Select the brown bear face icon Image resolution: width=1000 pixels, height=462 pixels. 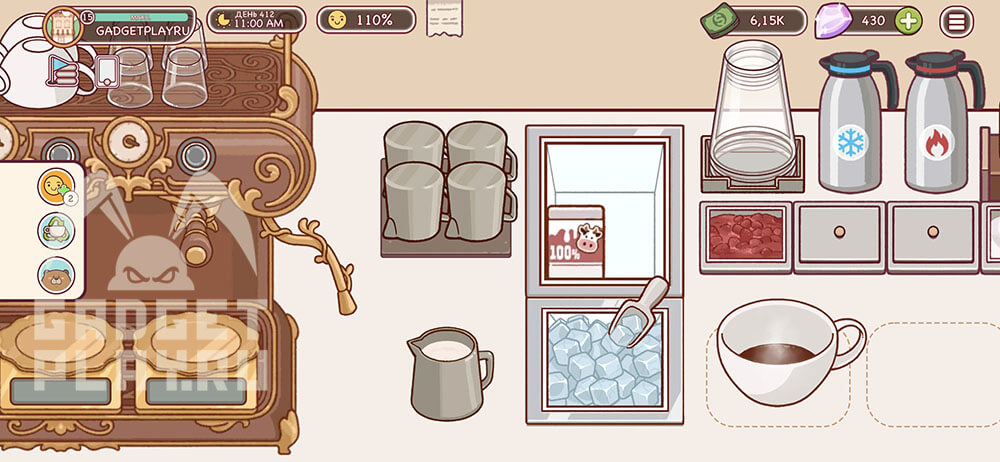[55, 274]
